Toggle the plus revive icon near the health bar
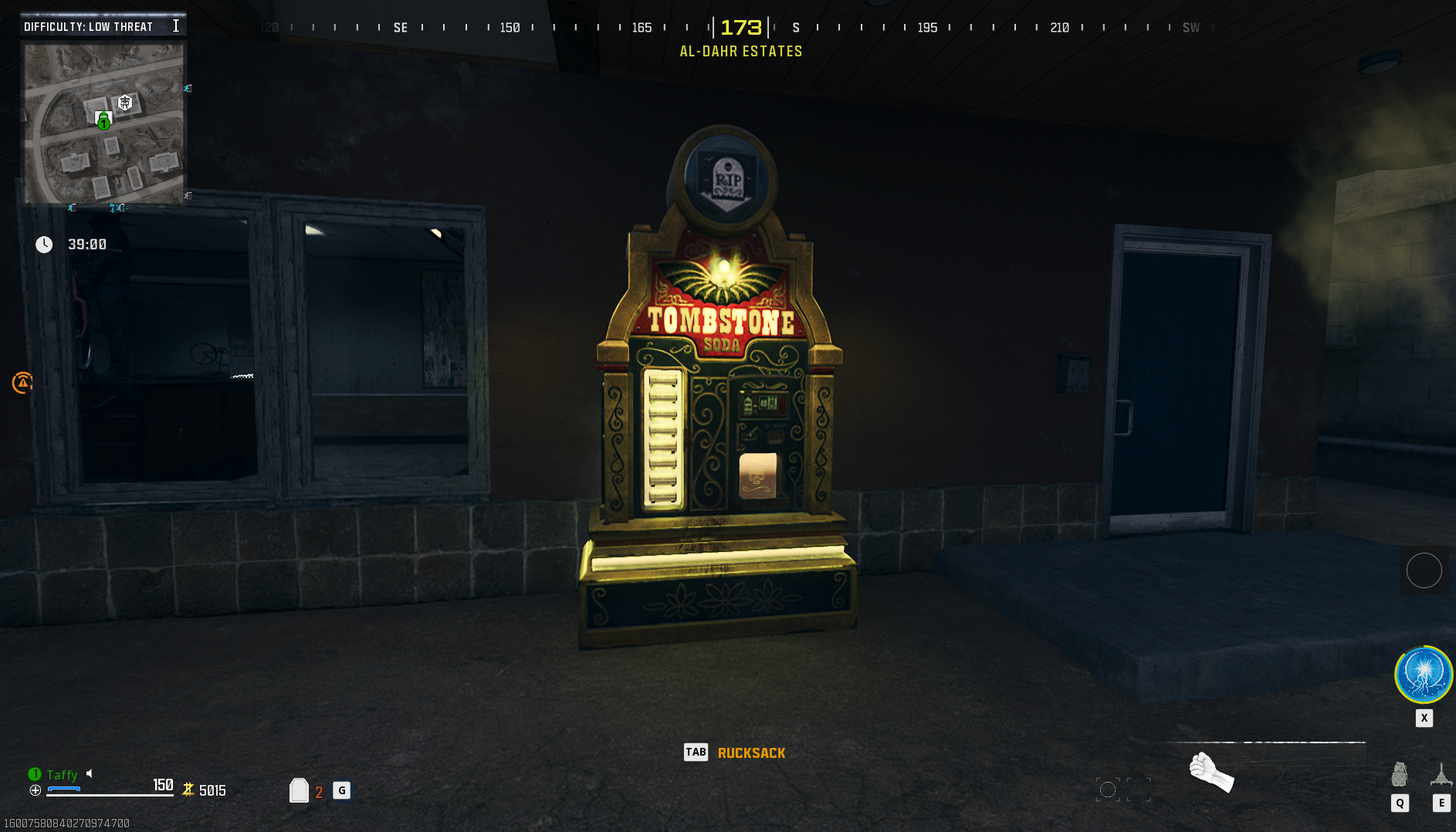This screenshot has width=1456, height=832. coord(35,790)
